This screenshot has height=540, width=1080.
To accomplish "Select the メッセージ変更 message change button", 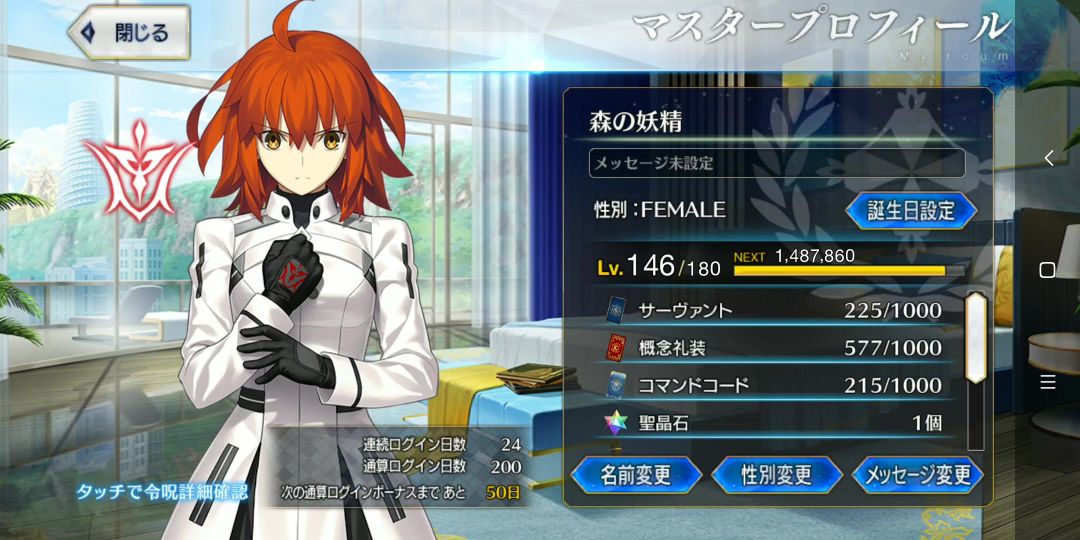I will [x=917, y=474].
